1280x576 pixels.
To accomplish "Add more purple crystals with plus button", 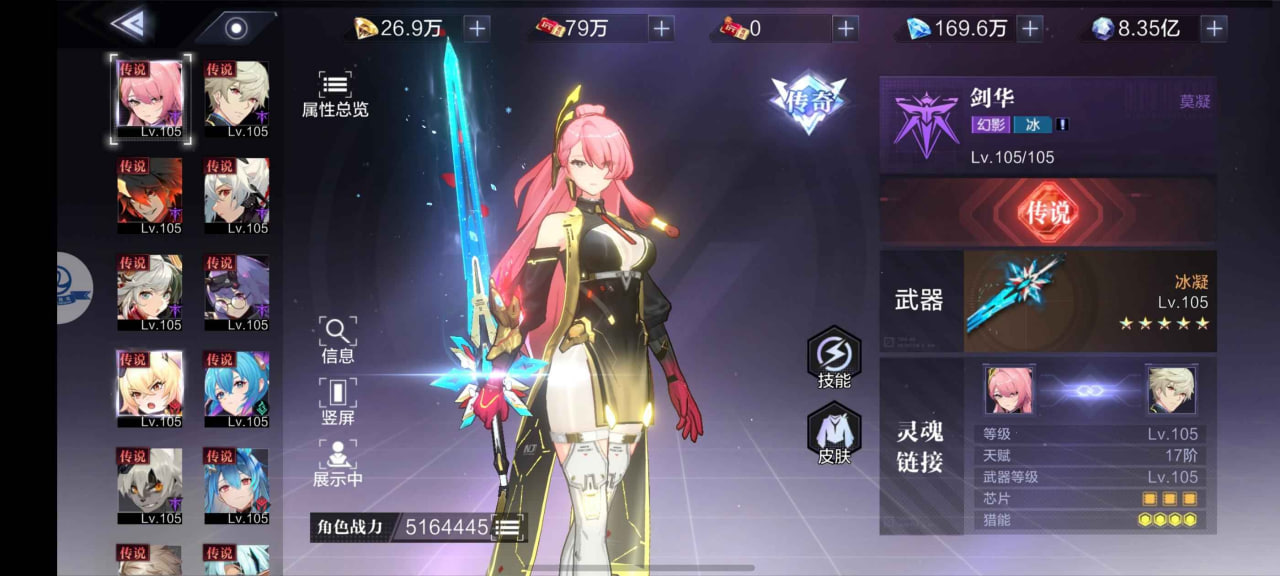I will pyautogui.click(x=1214, y=28).
